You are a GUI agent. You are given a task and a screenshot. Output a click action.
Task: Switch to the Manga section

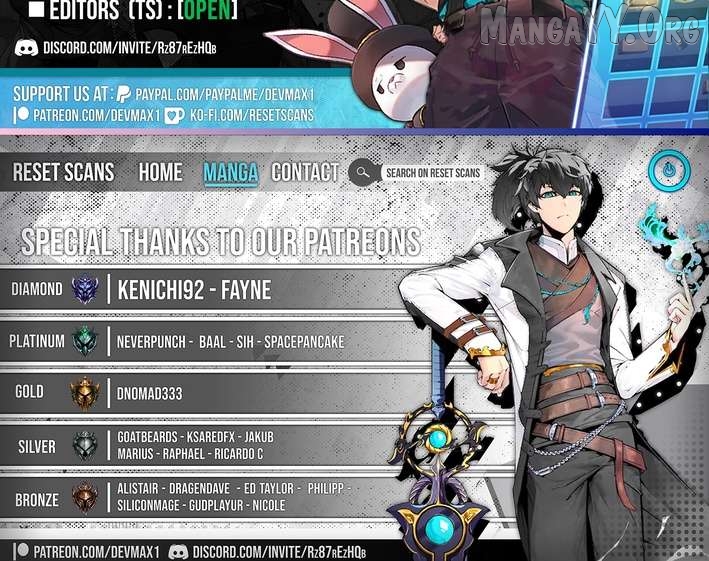coord(230,172)
